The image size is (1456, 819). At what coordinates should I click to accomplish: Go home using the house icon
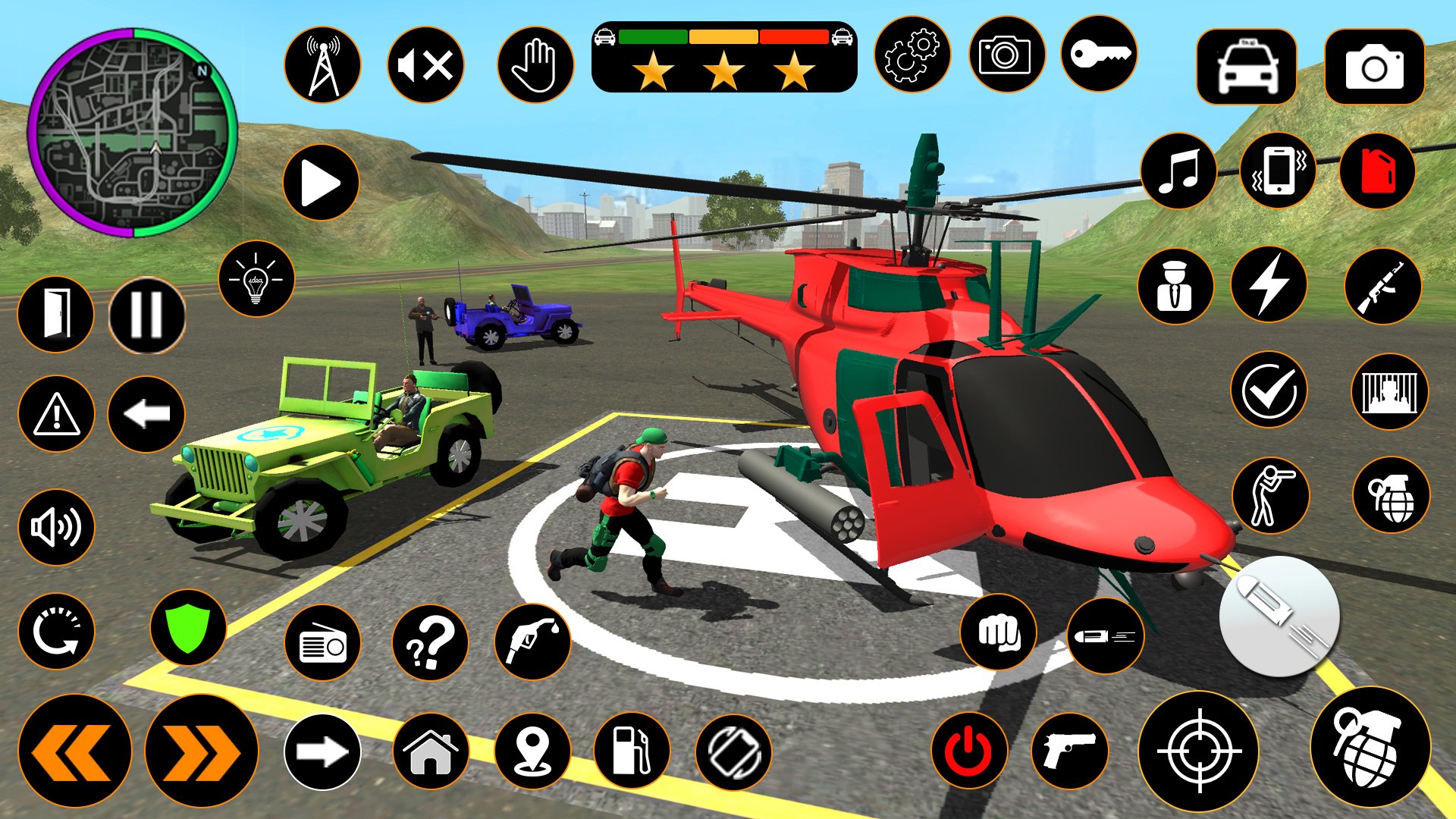pos(431,752)
